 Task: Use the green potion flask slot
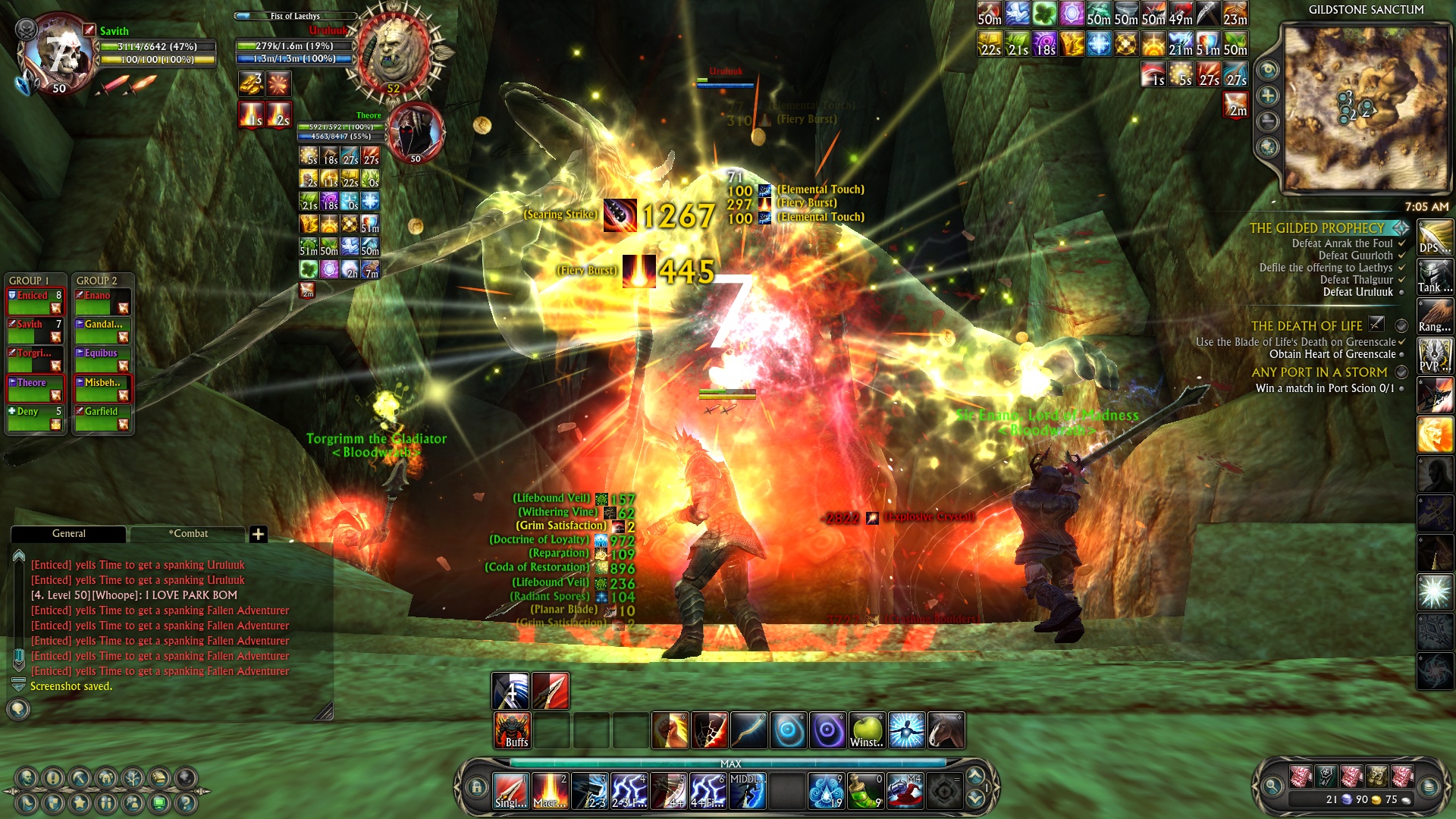coord(865,791)
